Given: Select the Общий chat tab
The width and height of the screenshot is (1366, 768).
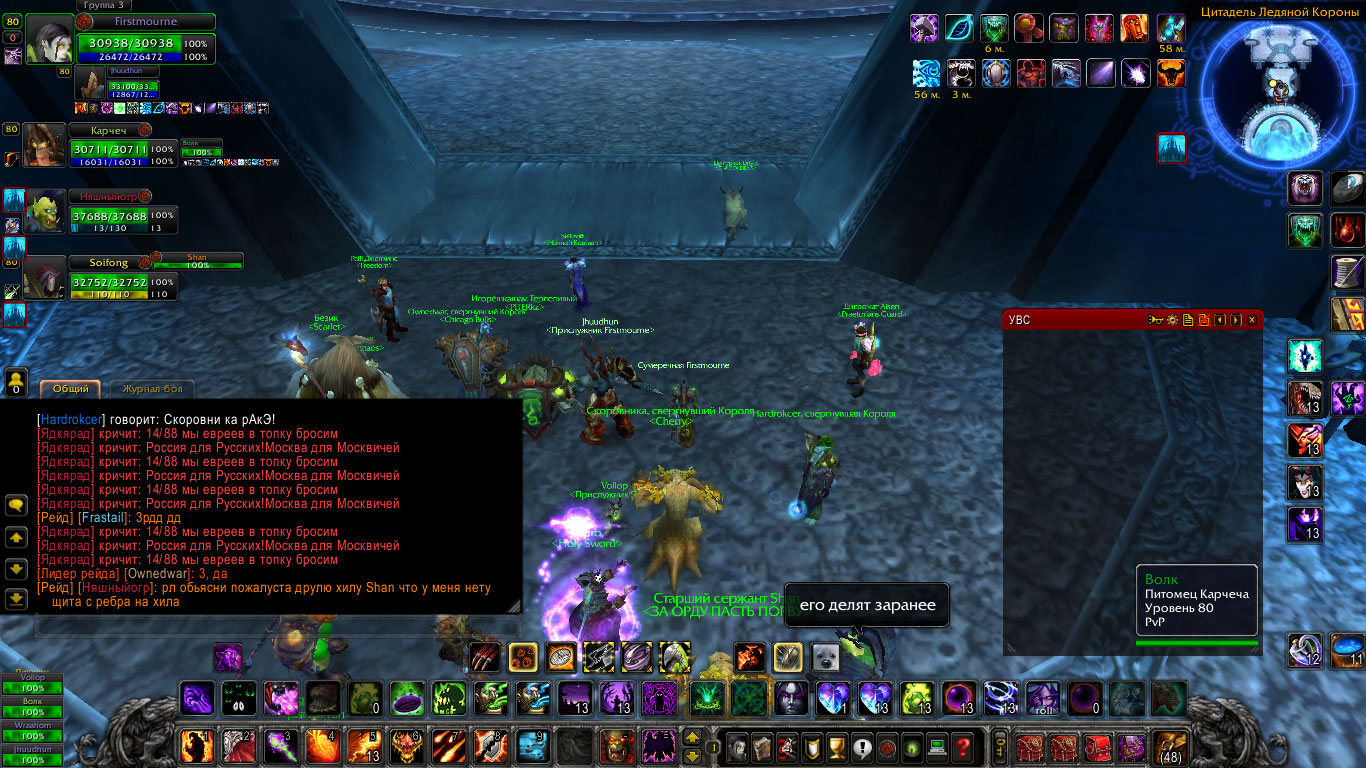Looking at the screenshot, I should point(71,388).
